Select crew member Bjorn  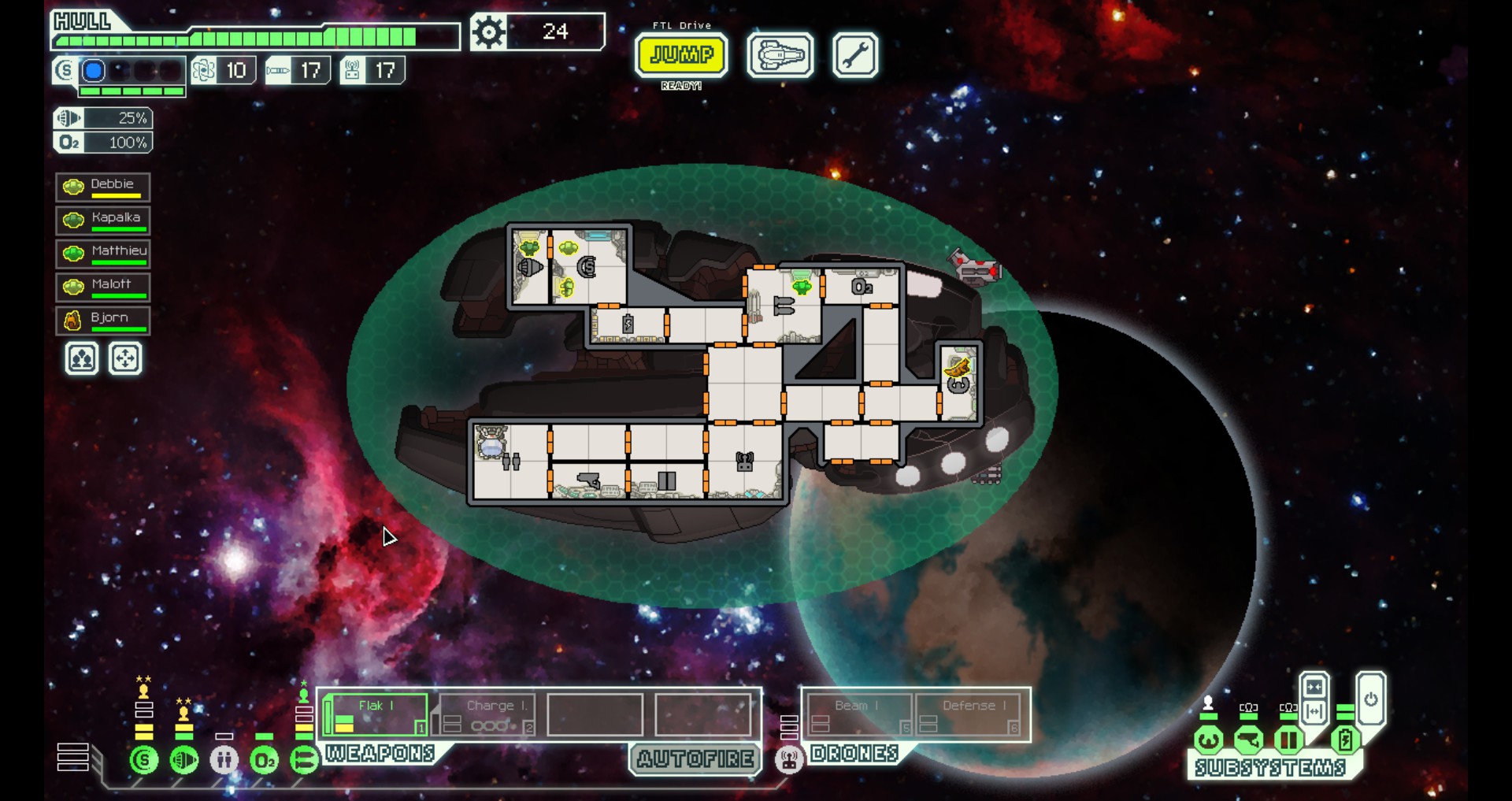103,320
